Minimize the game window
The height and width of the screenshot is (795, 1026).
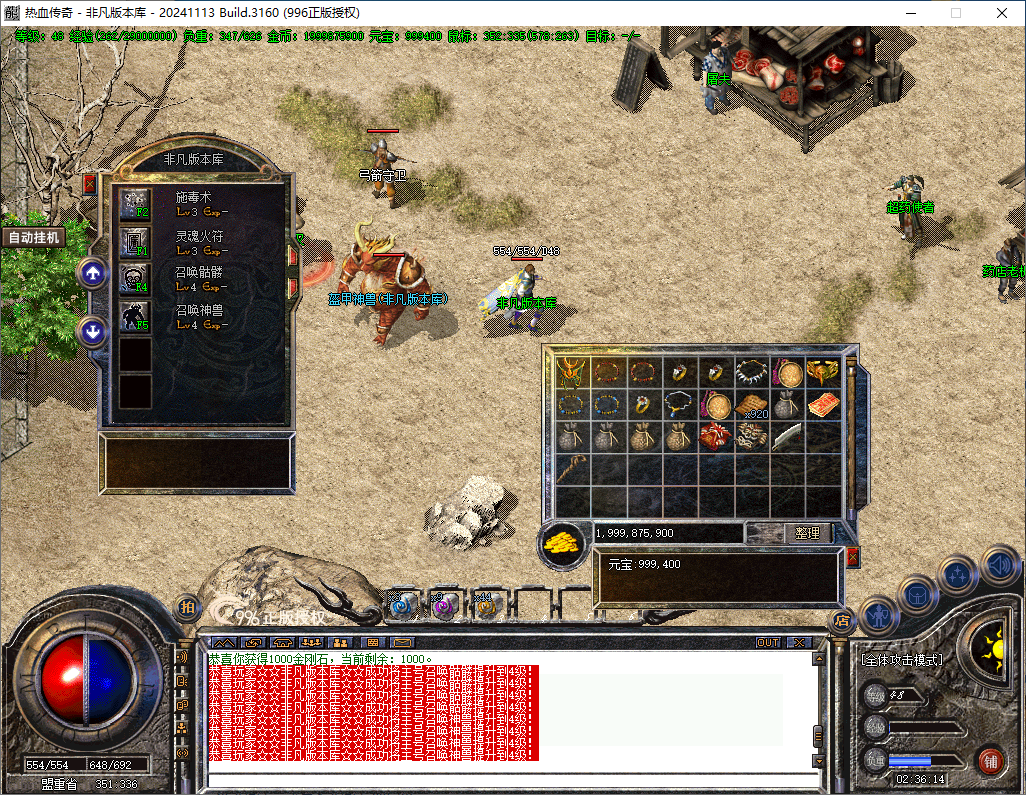[910, 13]
